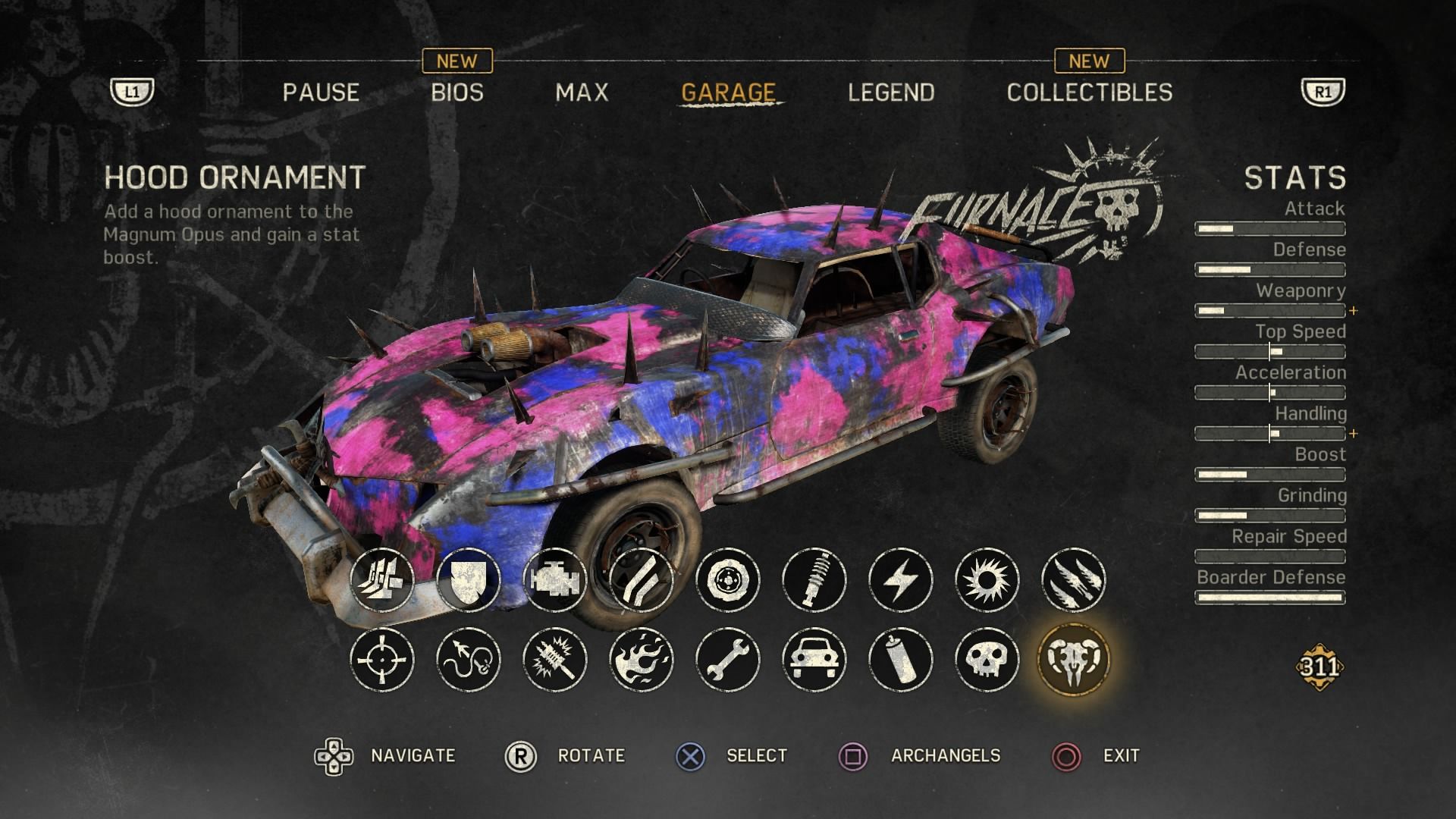The height and width of the screenshot is (819, 1456).
Task: Choose the flame burner upgrade icon
Action: point(642,660)
